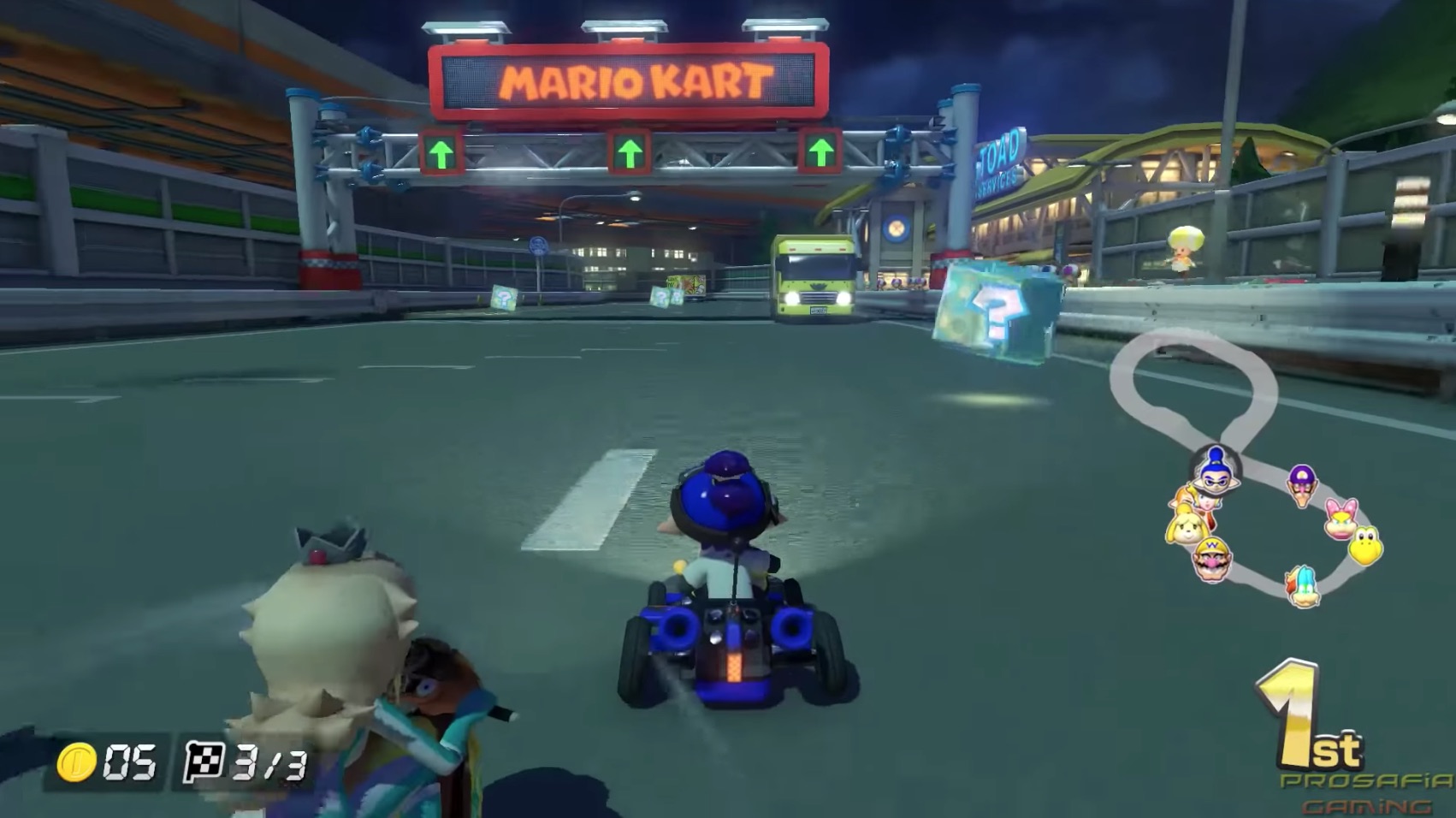The image size is (1456, 818).
Task: Click Isabelle's head on the minimap
Action: [1187, 528]
